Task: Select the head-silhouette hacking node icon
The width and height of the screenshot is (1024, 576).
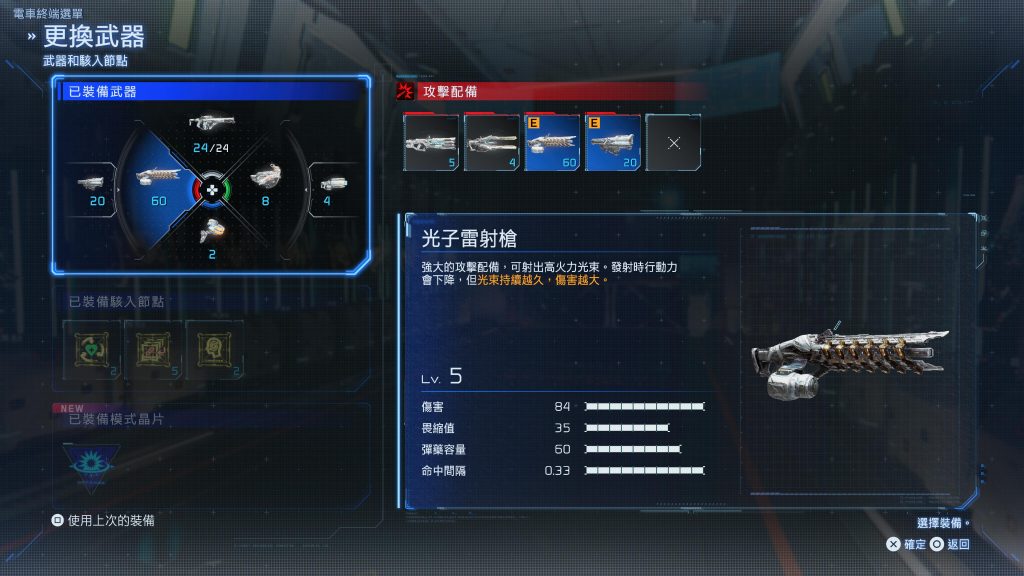Action: [214, 347]
